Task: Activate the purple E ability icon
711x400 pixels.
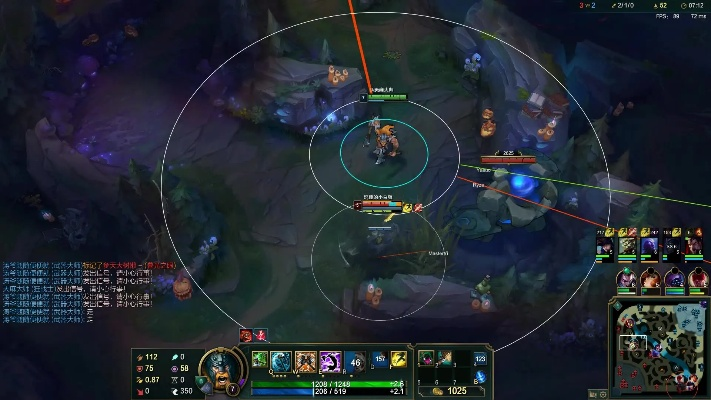Action: click(331, 360)
